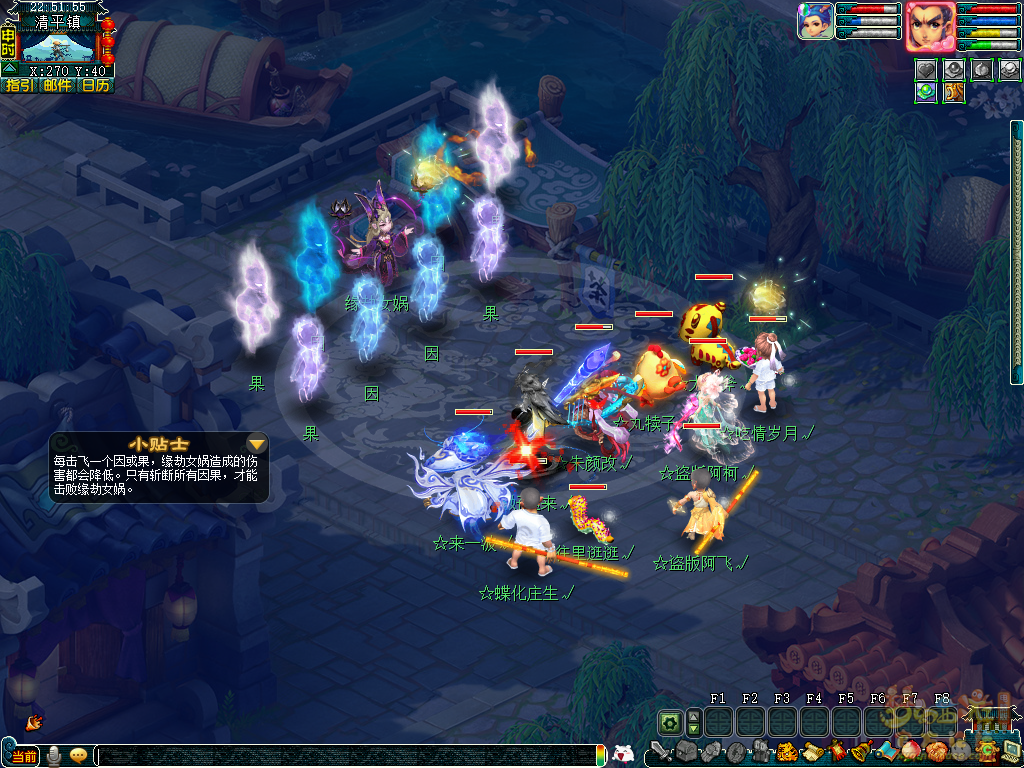Click the peach toolbar icon
The height and width of the screenshot is (768, 1024).
(x=910, y=751)
